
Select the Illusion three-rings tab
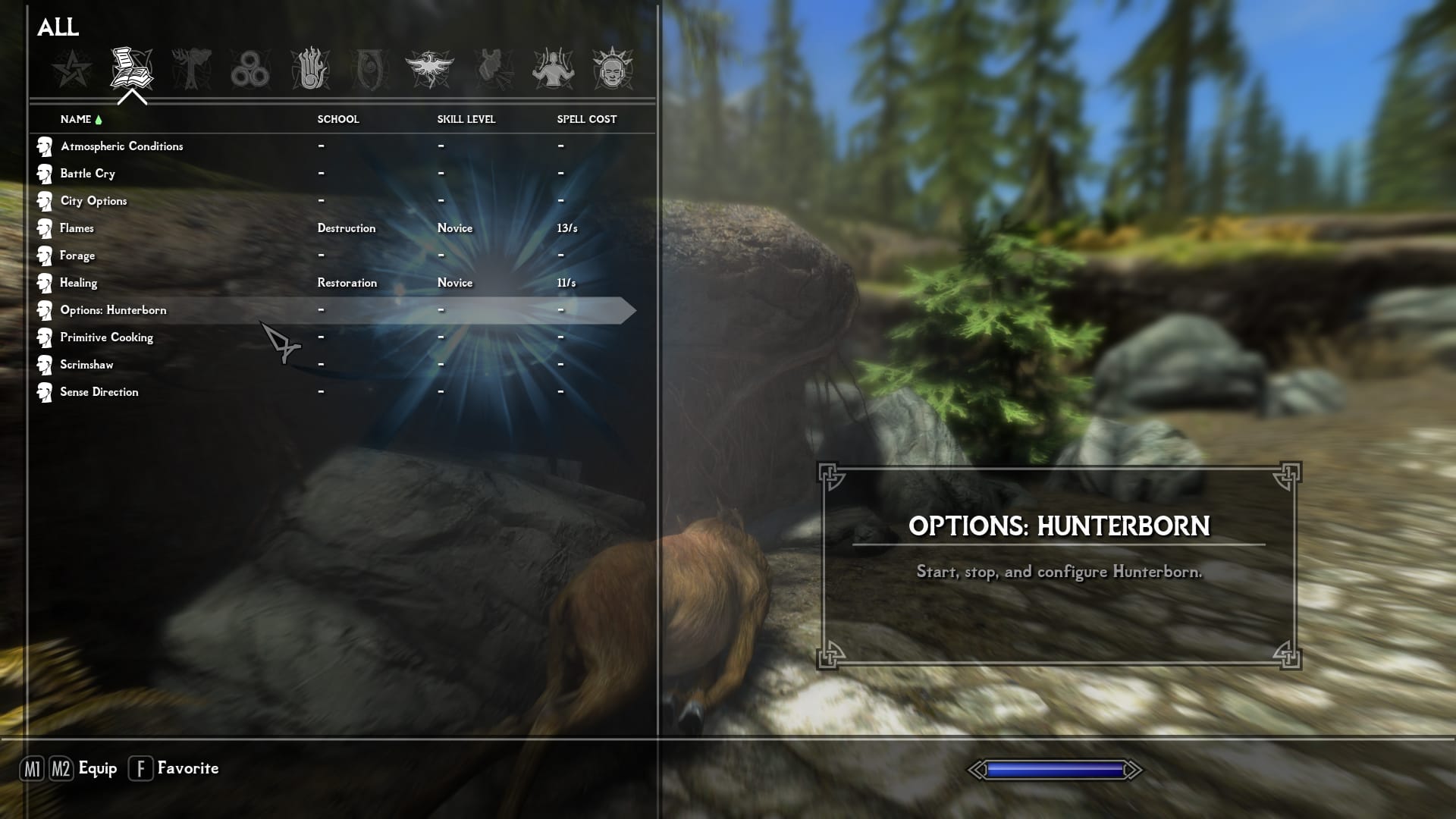click(x=250, y=69)
